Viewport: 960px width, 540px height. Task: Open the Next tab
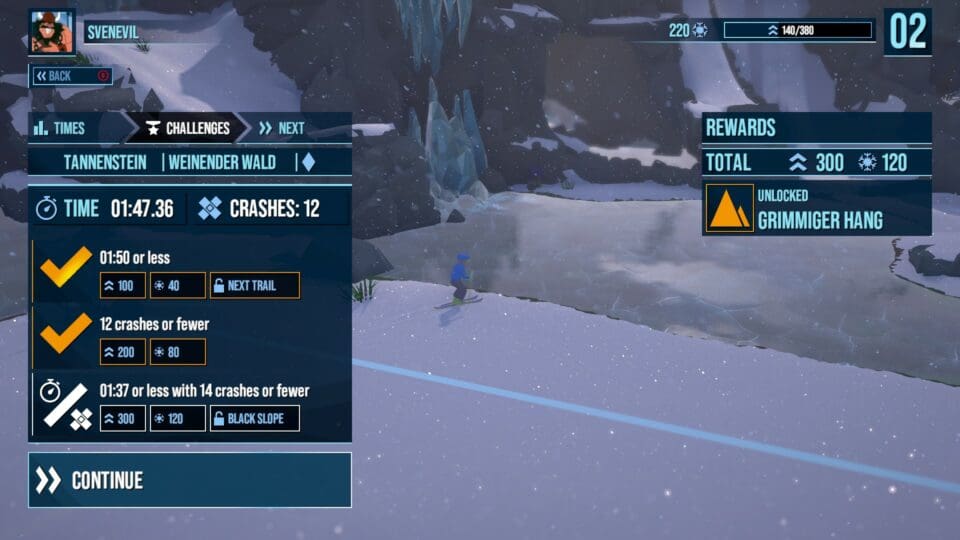pyautogui.click(x=282, y=128)
